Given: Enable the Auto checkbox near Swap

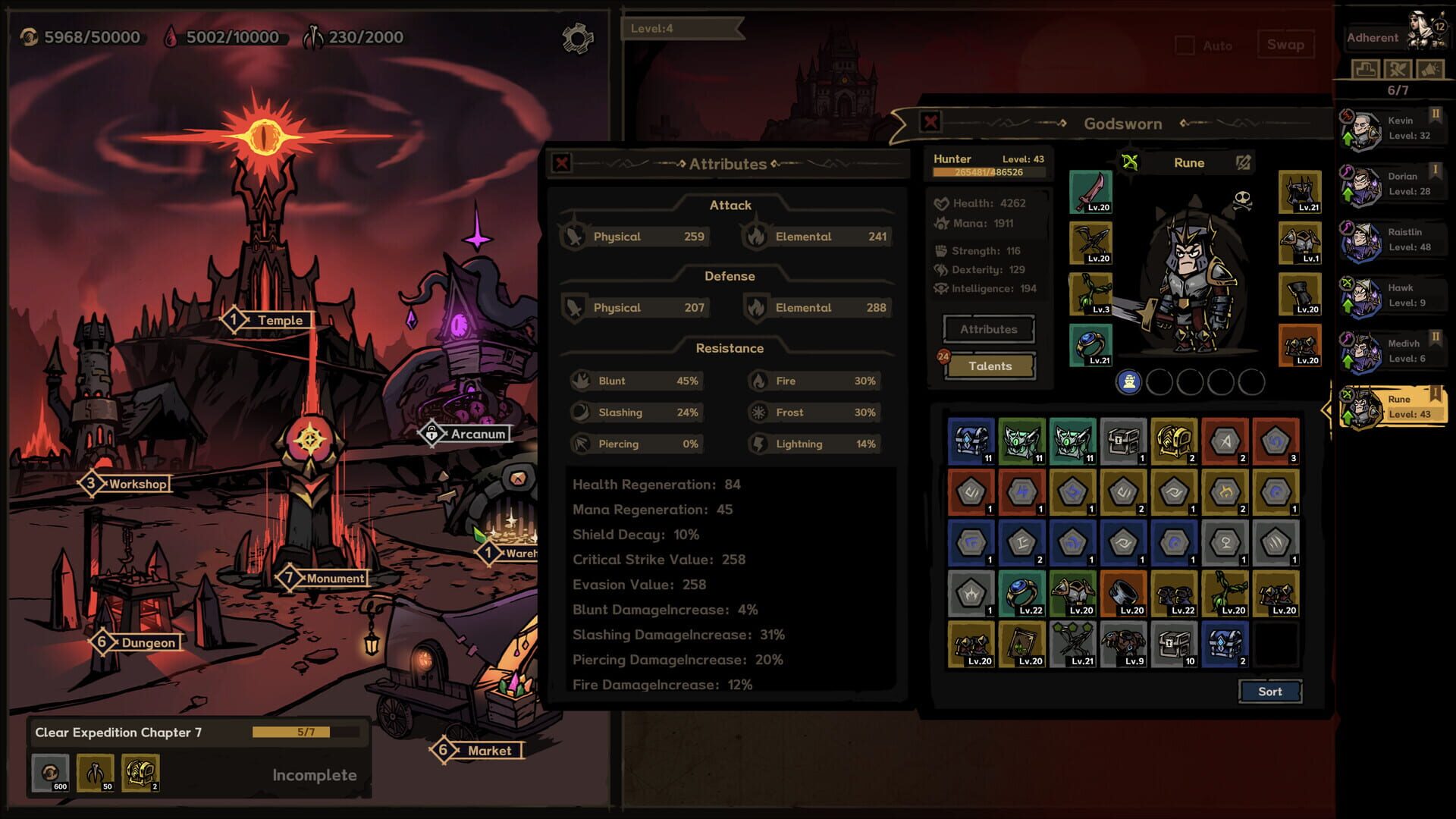Looking at the screenshot, I should pyautogui.click(x=1184, y=45).
